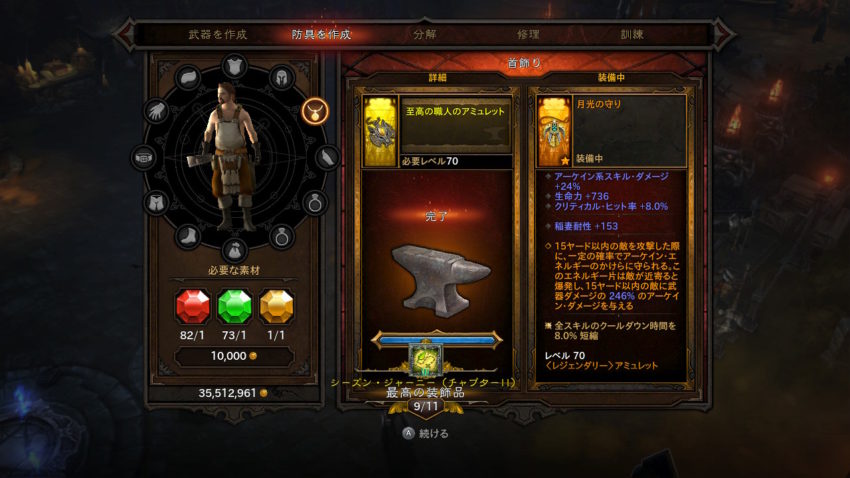850x478 pixels.
Task: Select the helmet category icon
Action: point(280,76)
